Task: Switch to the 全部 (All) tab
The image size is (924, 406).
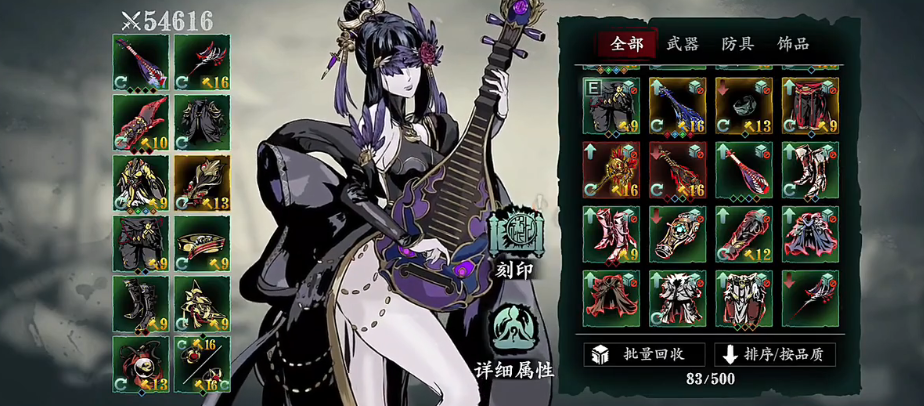Action: (x=627, y=43)
